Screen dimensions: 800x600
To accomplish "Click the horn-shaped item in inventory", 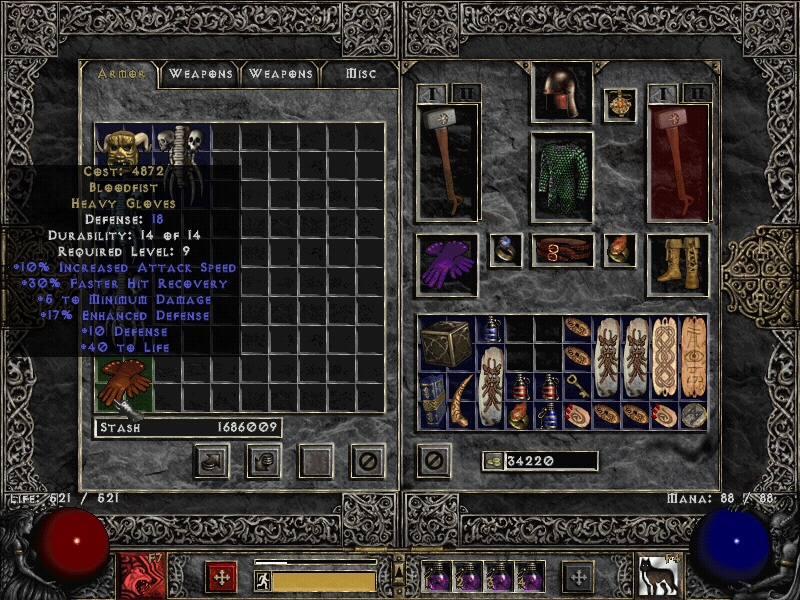I will pyautogui.click(x=462, y=400).
